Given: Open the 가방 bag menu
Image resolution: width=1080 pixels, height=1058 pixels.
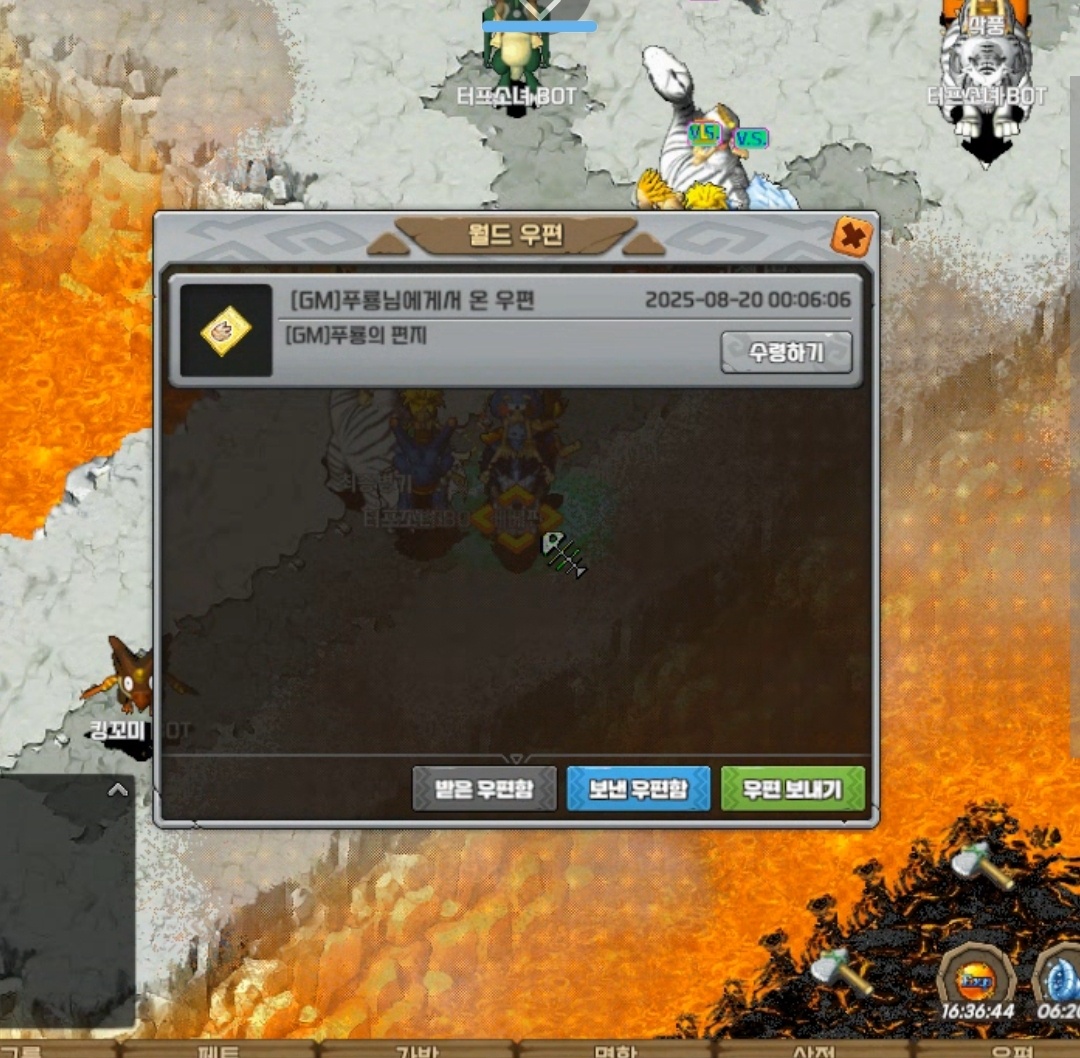Looking at the screenshot, I should (418, 1050).
